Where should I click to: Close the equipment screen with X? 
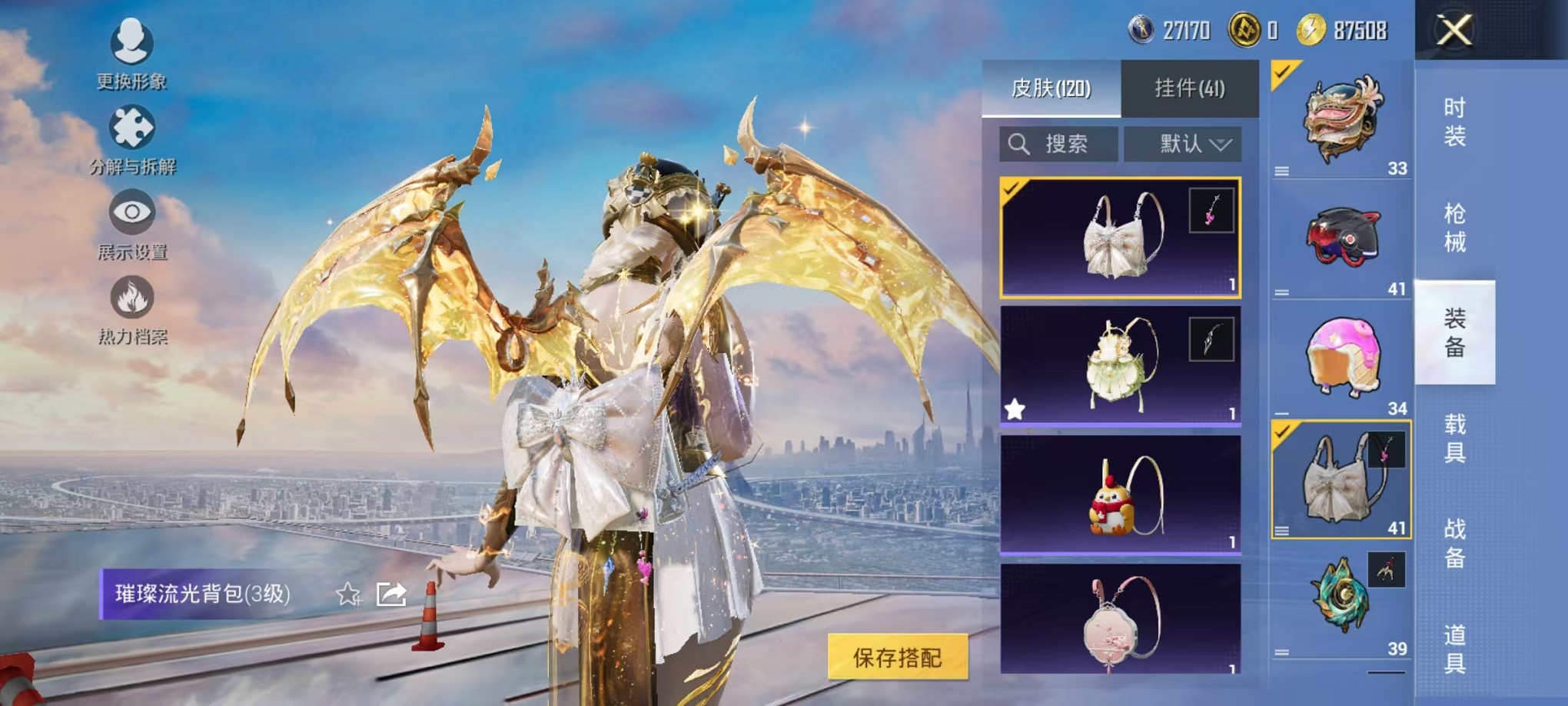click(1454, 31)
